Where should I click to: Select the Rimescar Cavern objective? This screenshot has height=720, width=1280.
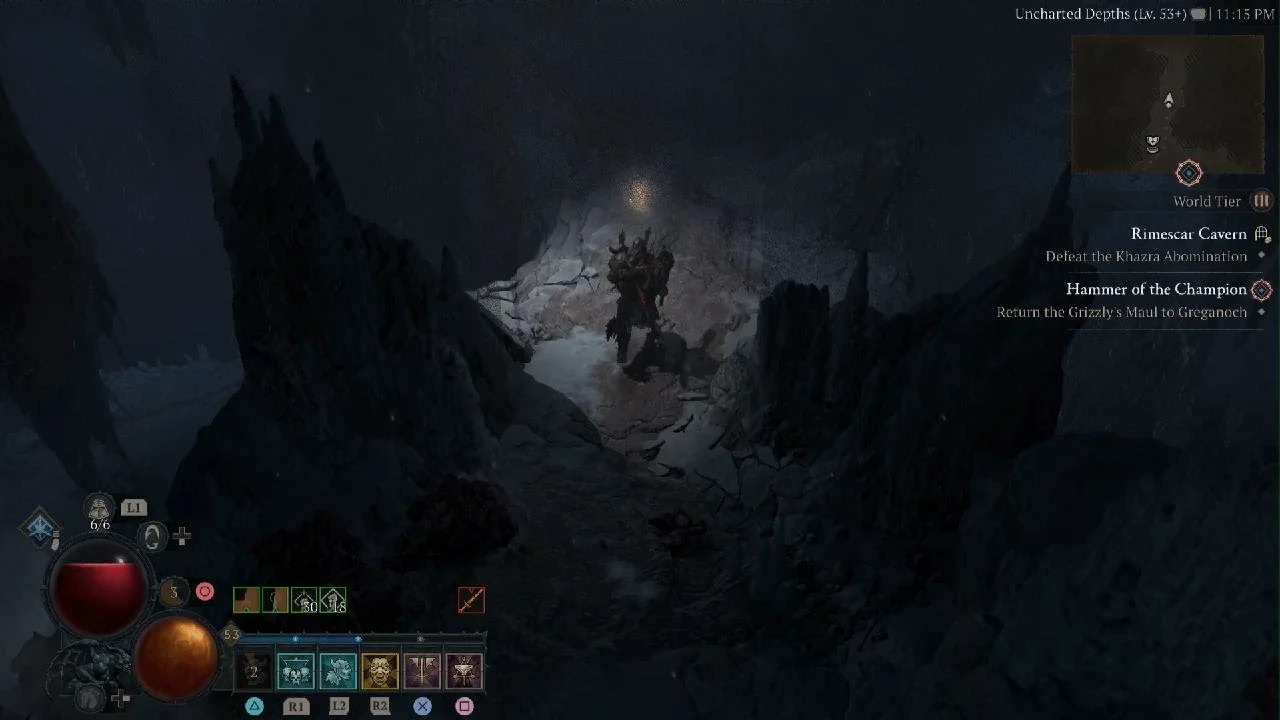(1188, 234)
